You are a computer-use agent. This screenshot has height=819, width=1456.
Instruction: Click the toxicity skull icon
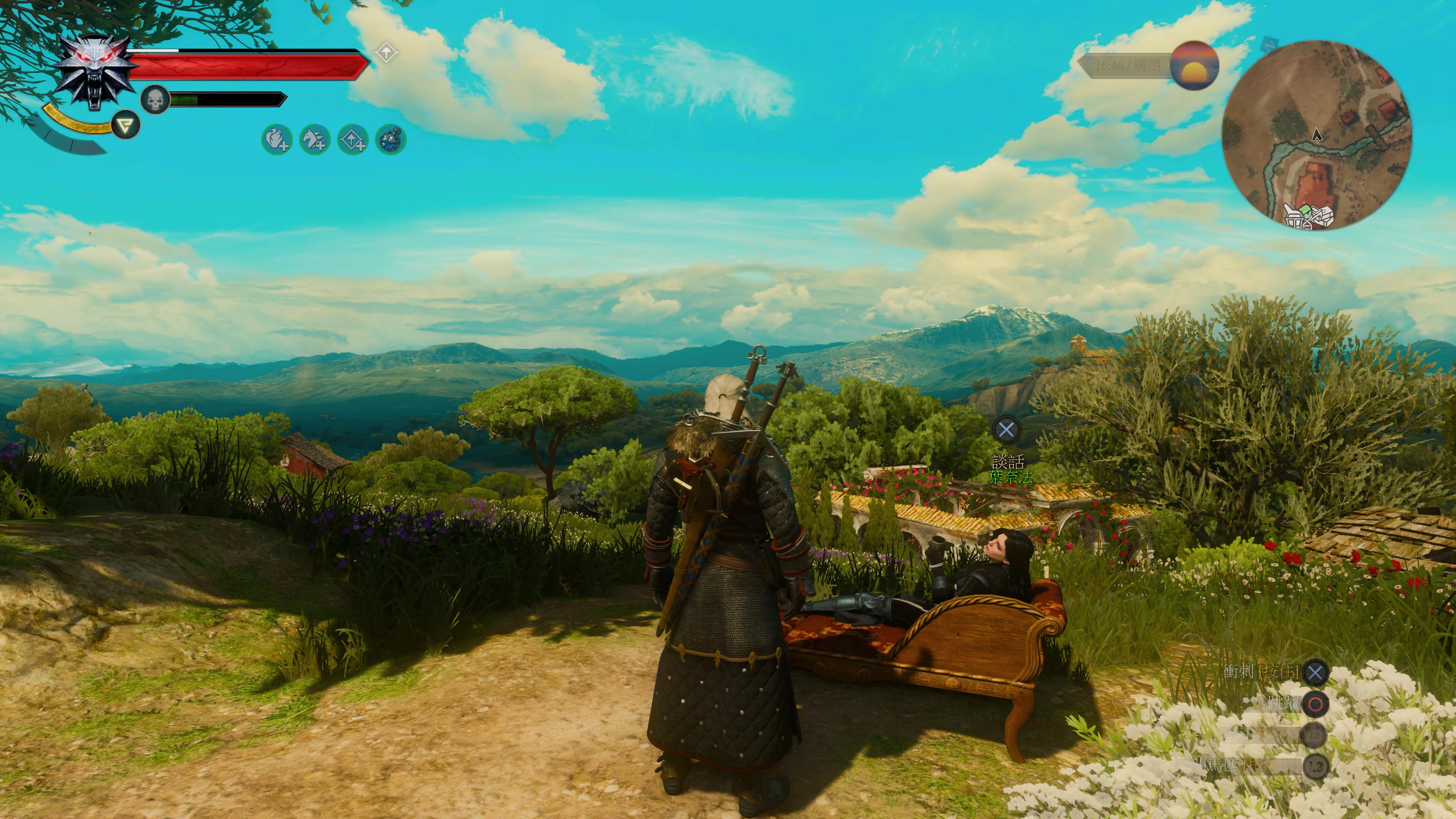pyautogui.click(x=155, y=100)
